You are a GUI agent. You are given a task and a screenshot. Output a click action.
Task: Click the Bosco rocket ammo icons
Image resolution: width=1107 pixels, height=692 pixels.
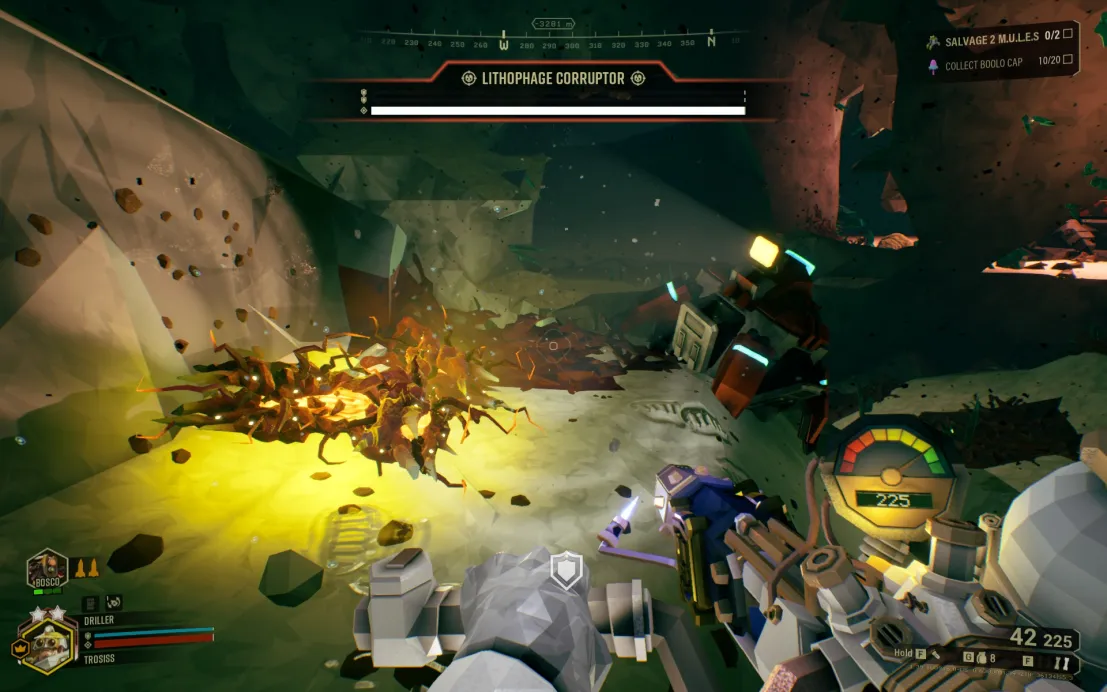point(86,567)
